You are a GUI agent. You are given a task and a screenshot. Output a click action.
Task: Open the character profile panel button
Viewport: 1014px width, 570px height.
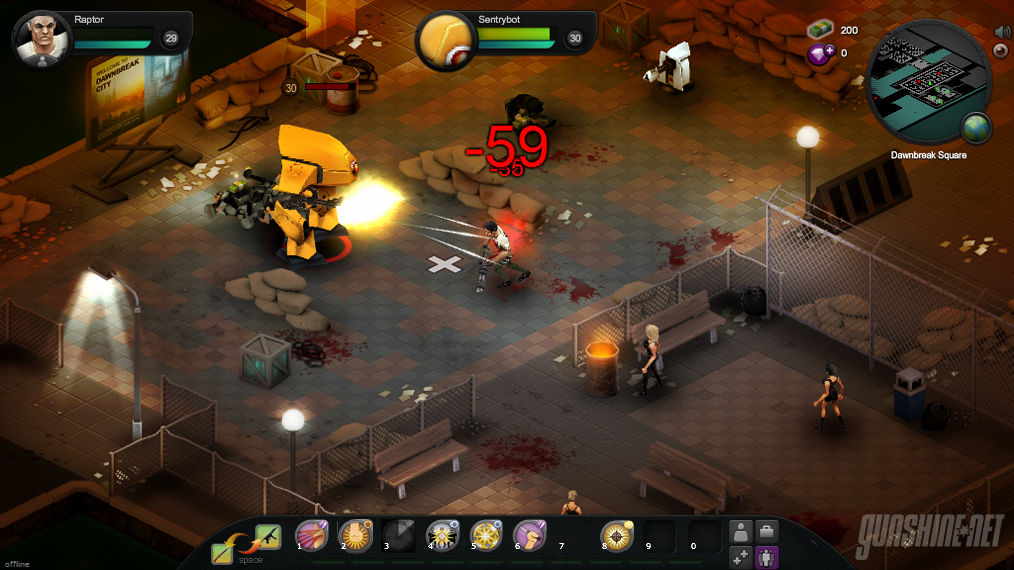pos(741,532)
